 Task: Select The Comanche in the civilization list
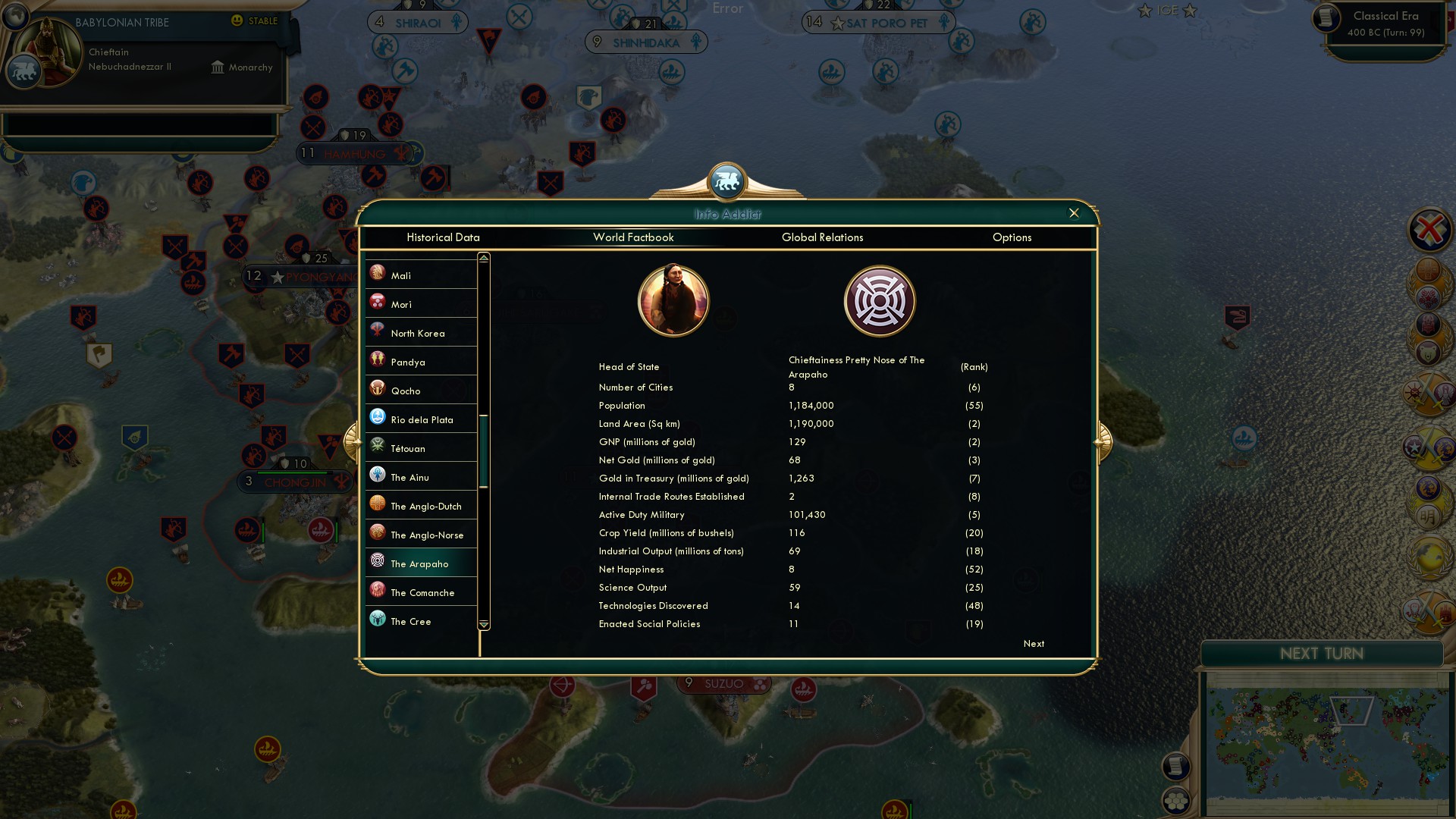click(x=421, y=591)
